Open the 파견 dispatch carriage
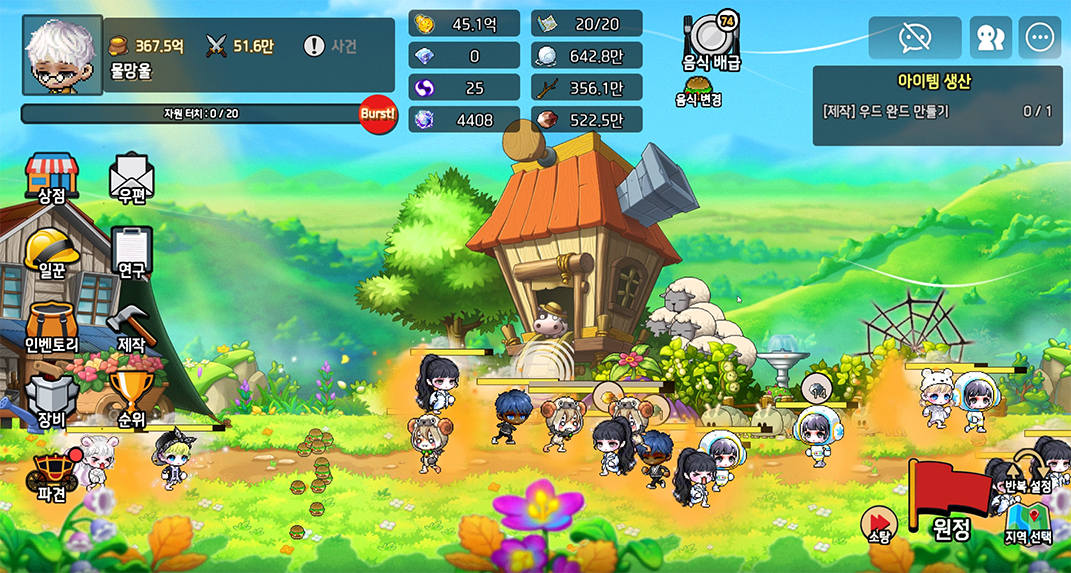The height and width of the screenshot is (573, 1071). tap(51, 474)
